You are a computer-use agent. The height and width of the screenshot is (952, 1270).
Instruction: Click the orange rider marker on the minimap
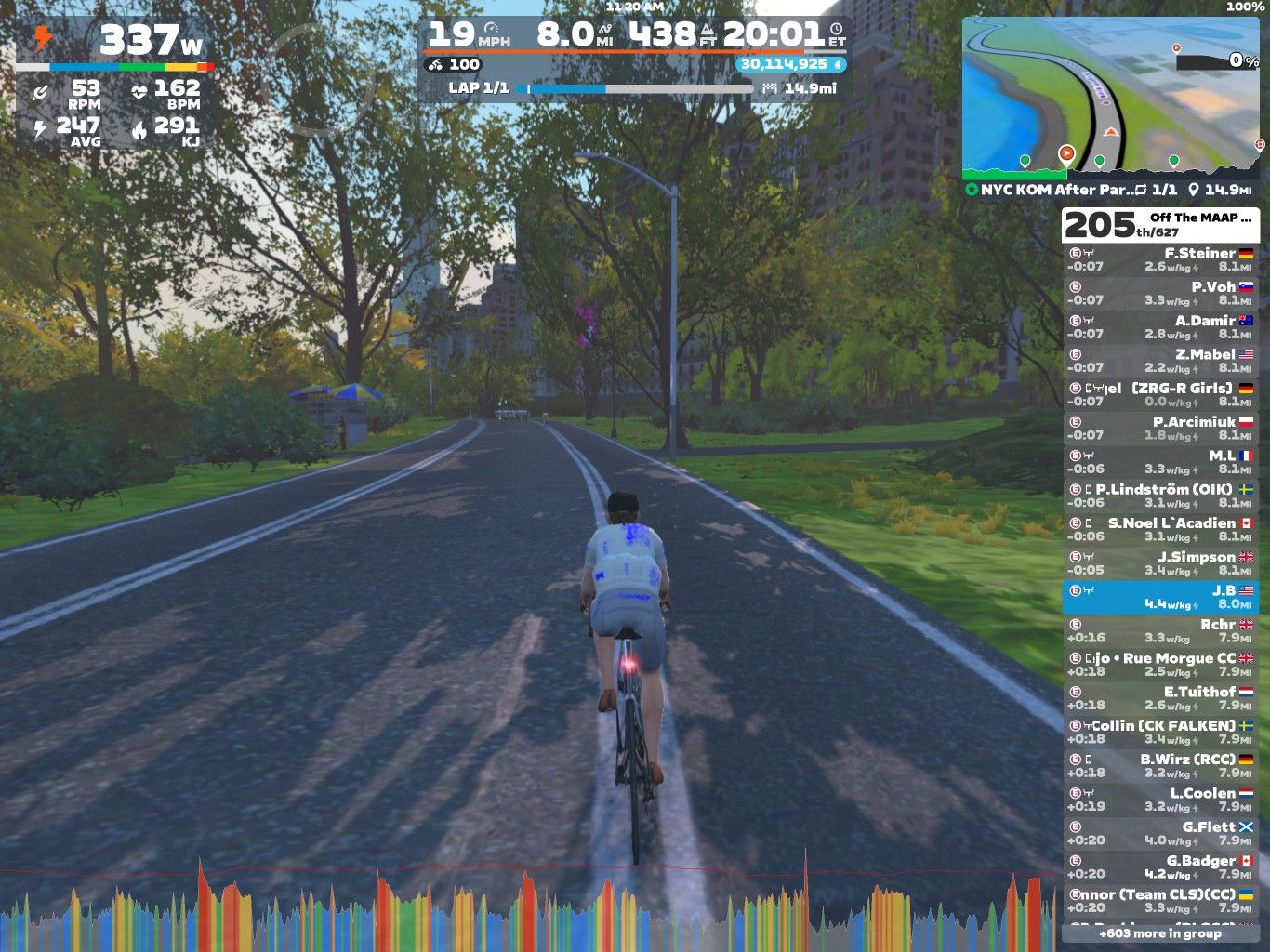(1067, 152)
